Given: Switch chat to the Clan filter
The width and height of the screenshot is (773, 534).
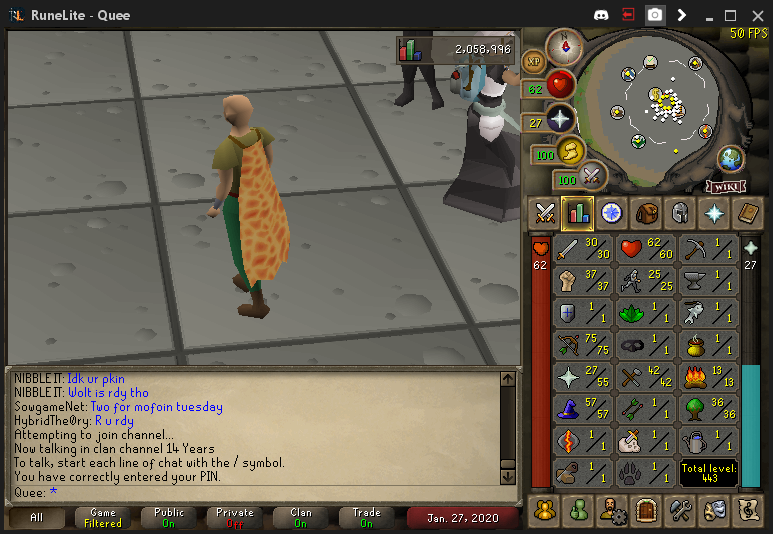Looking at the screenshot, I should click(x=301, y=518).
